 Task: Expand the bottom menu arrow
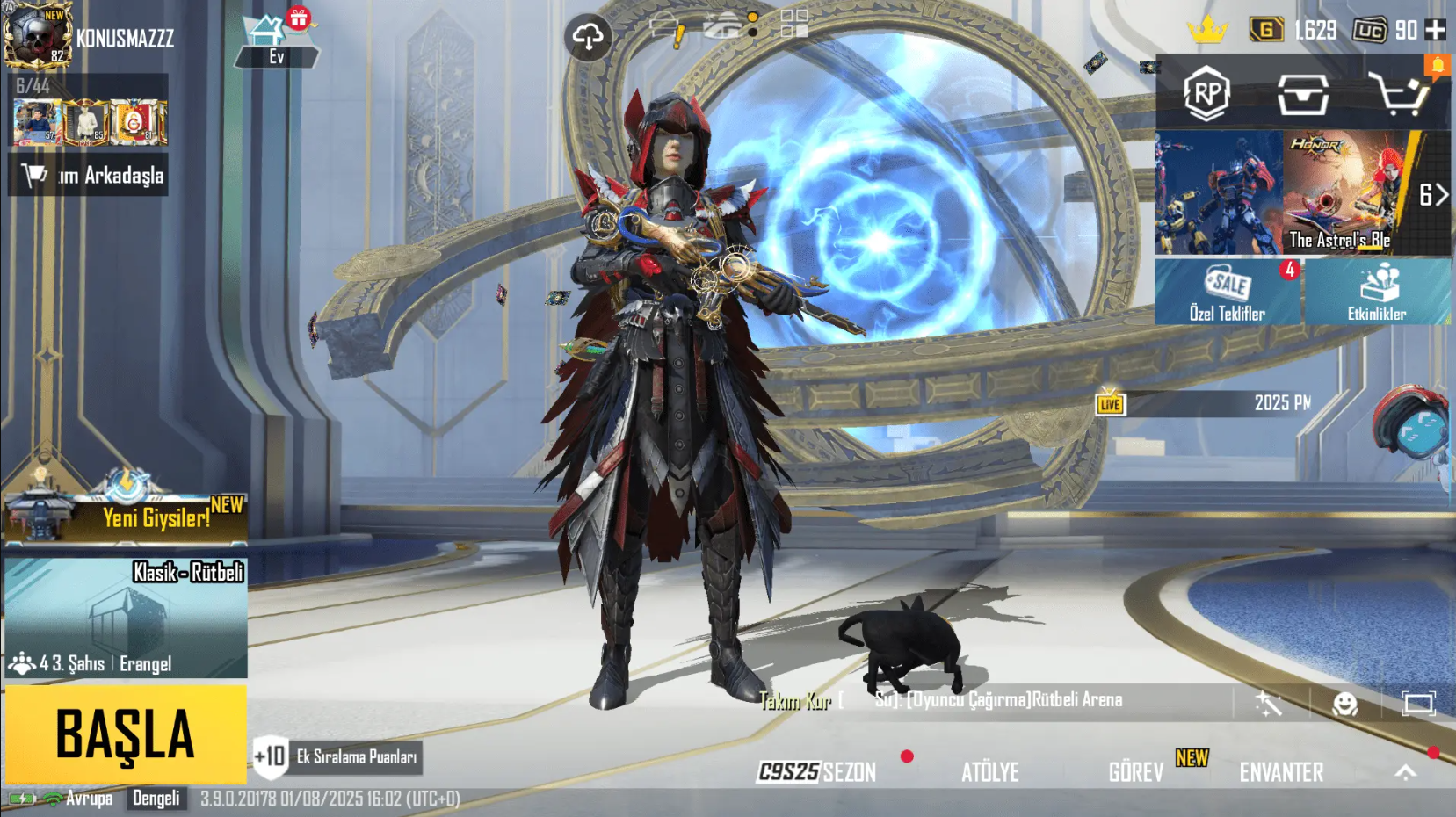click(x=1406, y=771)
